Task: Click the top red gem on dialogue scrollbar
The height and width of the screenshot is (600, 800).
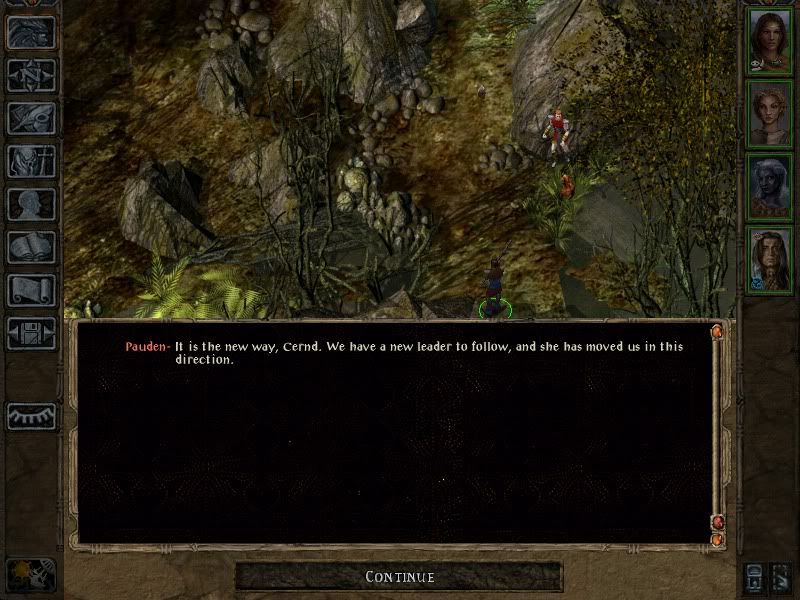Action: click(717, 331)
